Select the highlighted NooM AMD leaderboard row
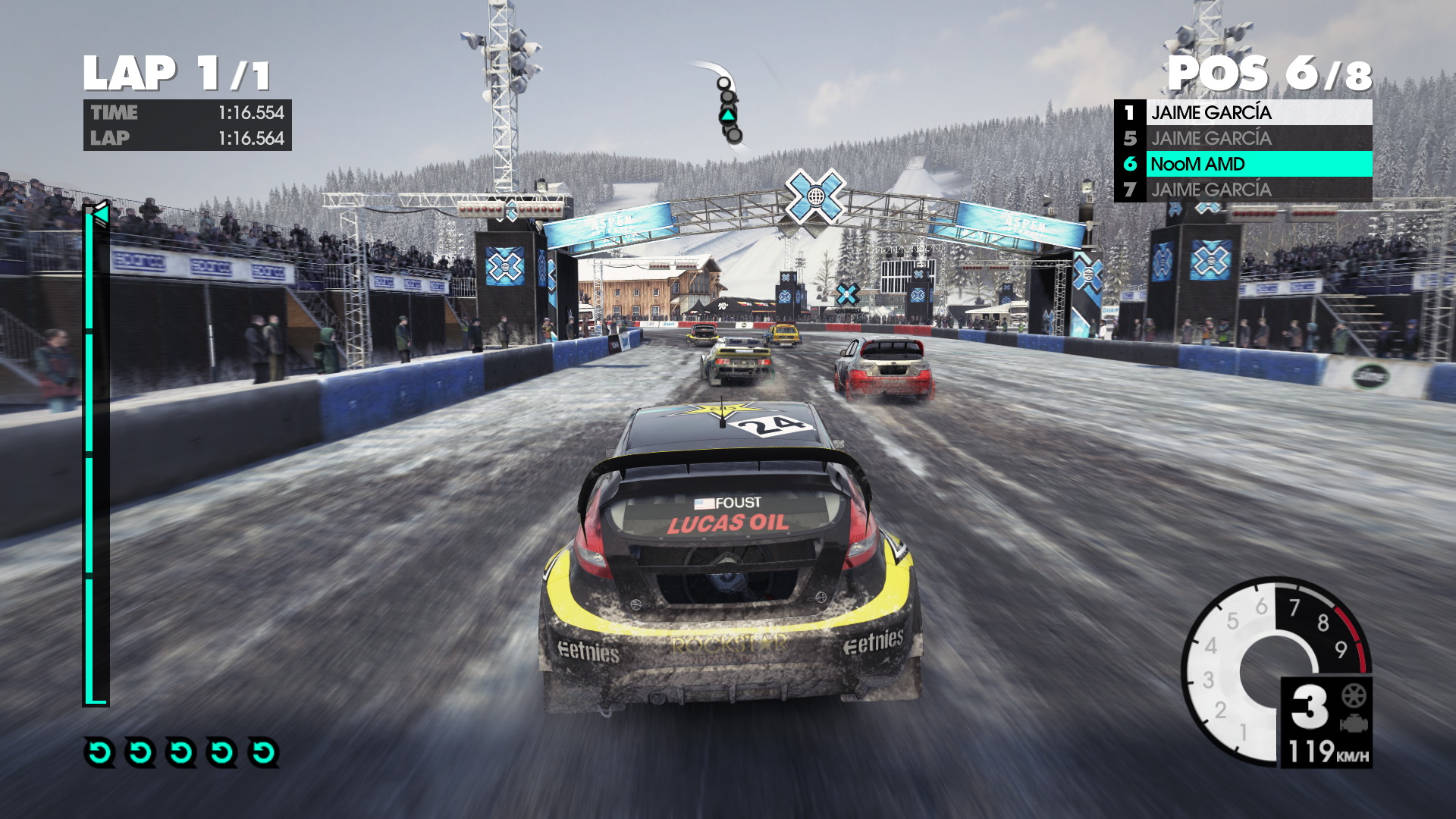This screenshot has height=819, width=1456. point(1244,164)
